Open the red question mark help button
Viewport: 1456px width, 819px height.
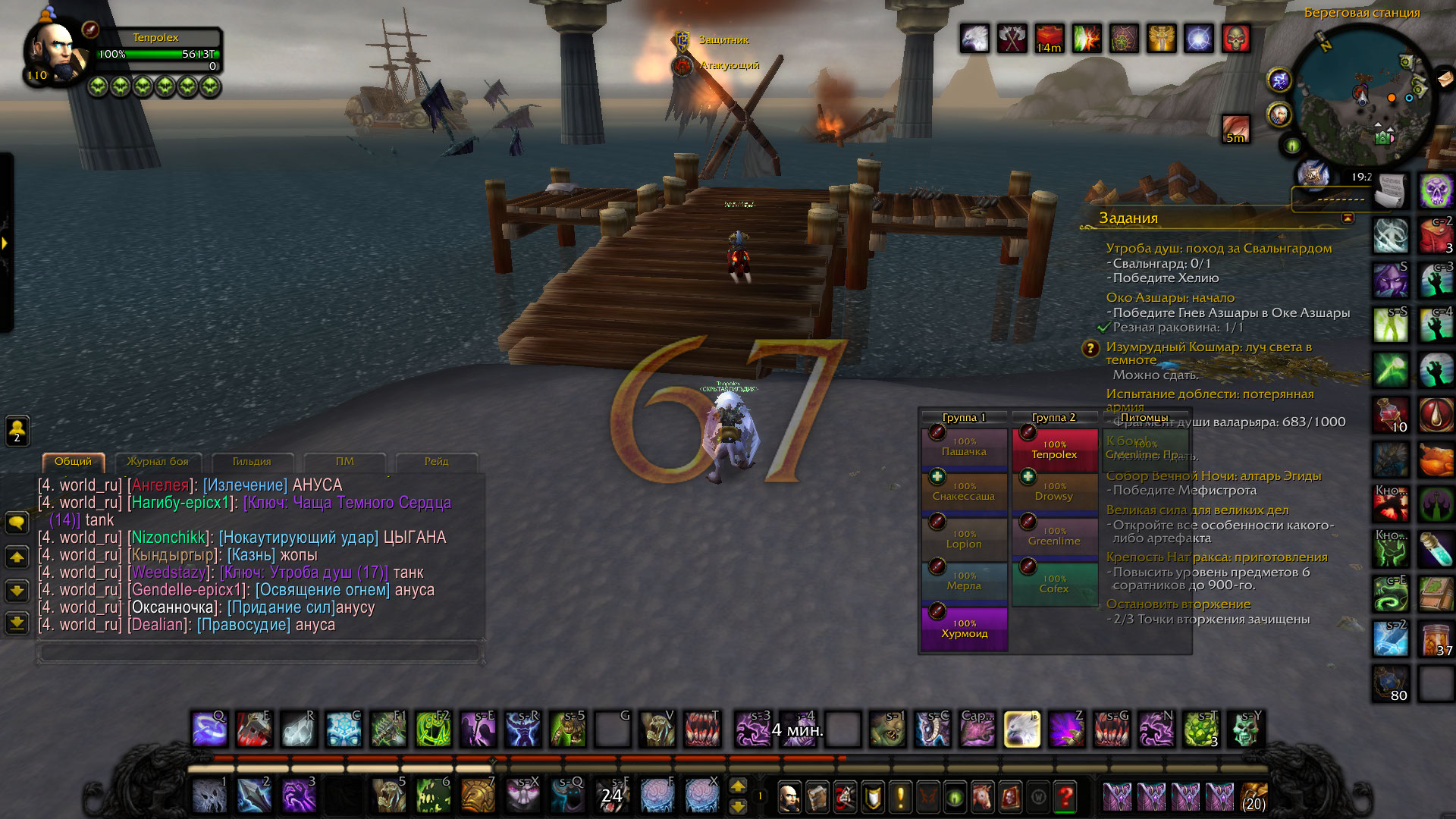point(1065,796)
